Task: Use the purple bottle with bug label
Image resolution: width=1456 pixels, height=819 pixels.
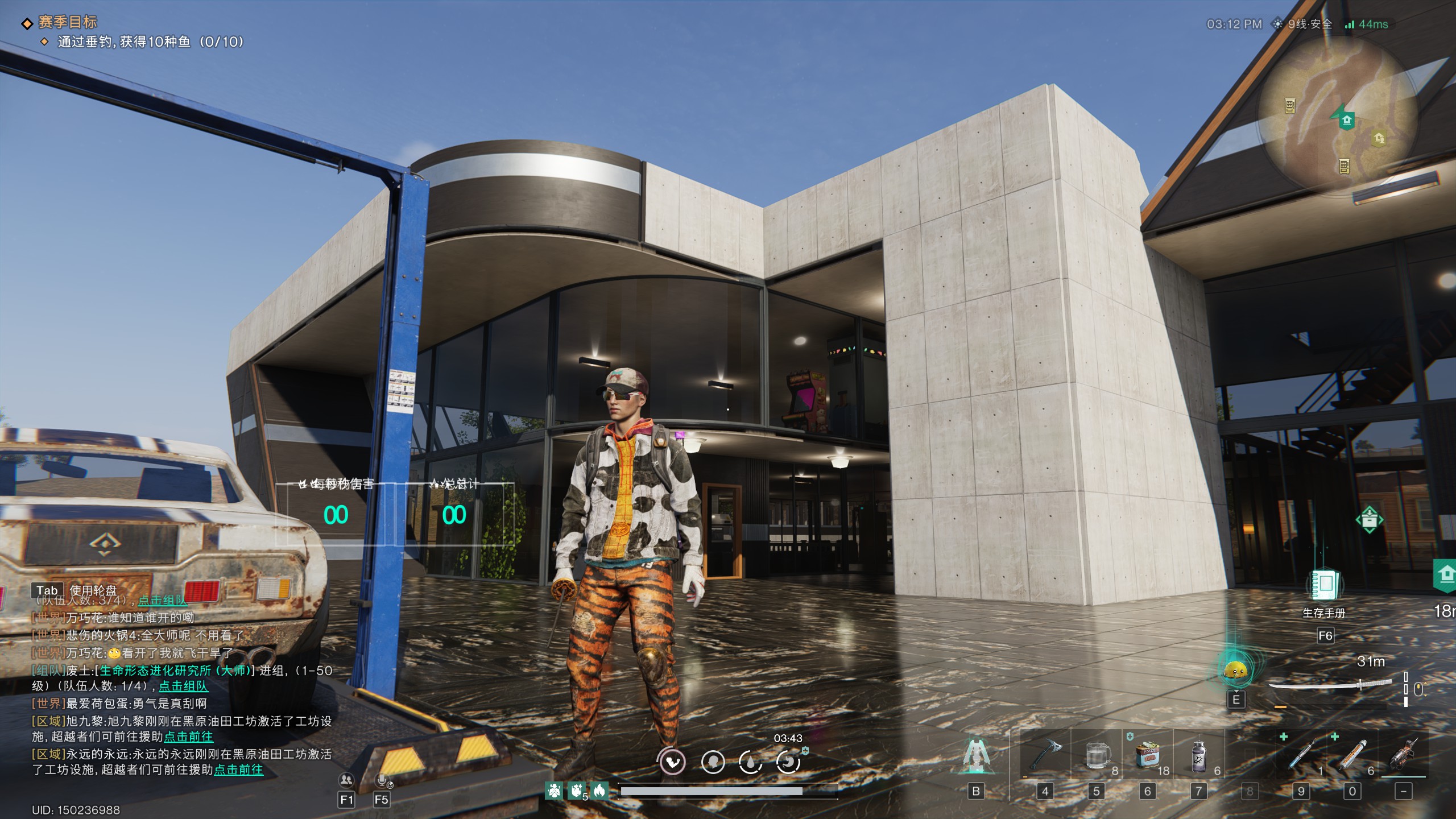Action: click(1198, 755)
